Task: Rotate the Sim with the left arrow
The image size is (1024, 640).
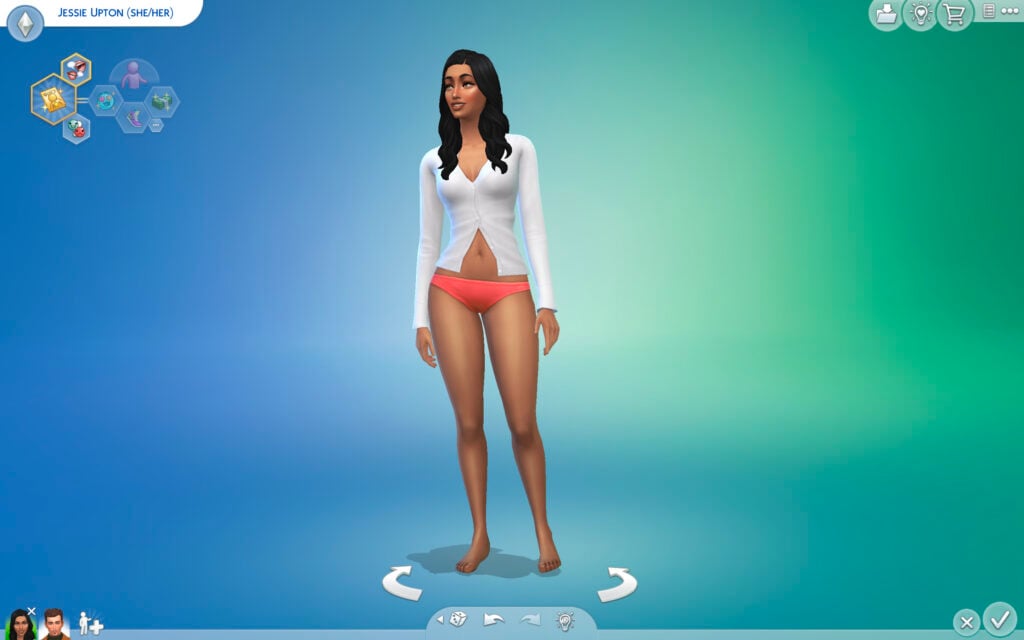Action: 402,583
